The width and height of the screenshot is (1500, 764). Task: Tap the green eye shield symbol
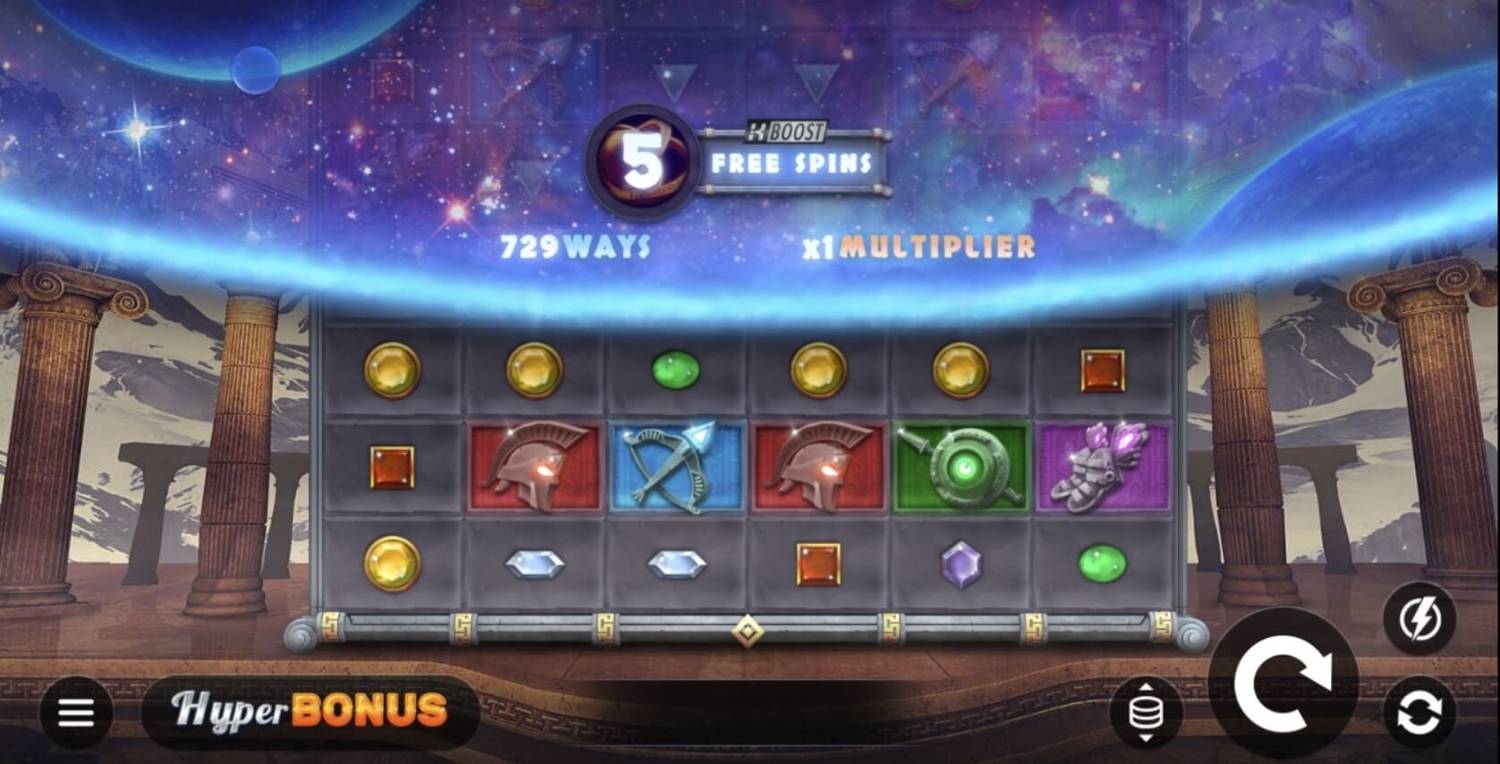(960, 466)
